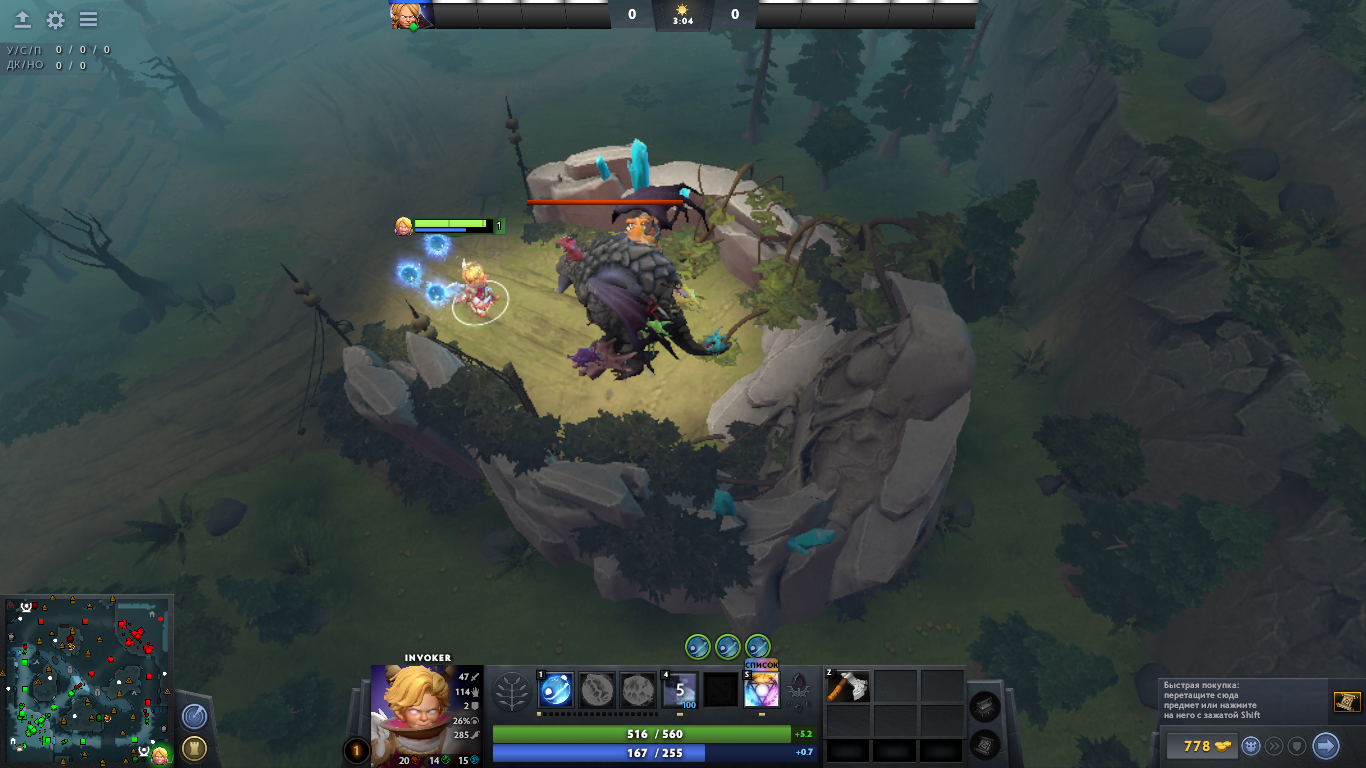Click the courier deliver icon top-left
Screen dimensions: 1366x768
(x=20, y=17)
